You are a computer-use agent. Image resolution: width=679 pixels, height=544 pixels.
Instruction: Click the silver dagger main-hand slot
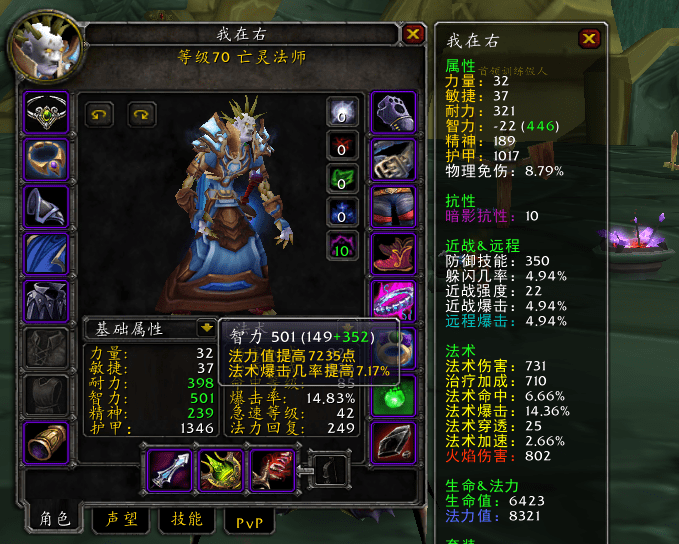[167, 470]
